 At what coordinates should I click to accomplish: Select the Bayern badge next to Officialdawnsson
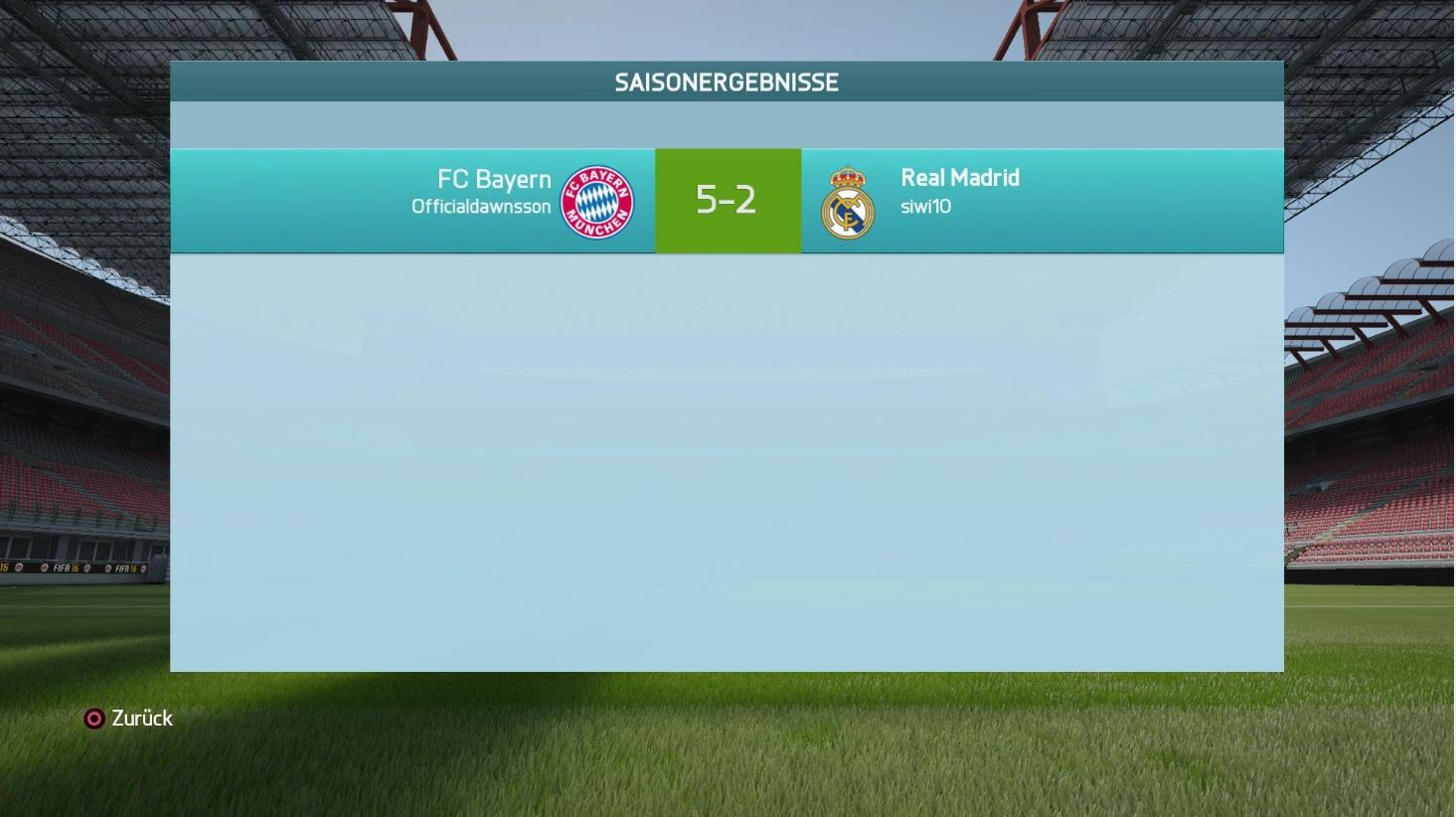[x=596, y=199]
